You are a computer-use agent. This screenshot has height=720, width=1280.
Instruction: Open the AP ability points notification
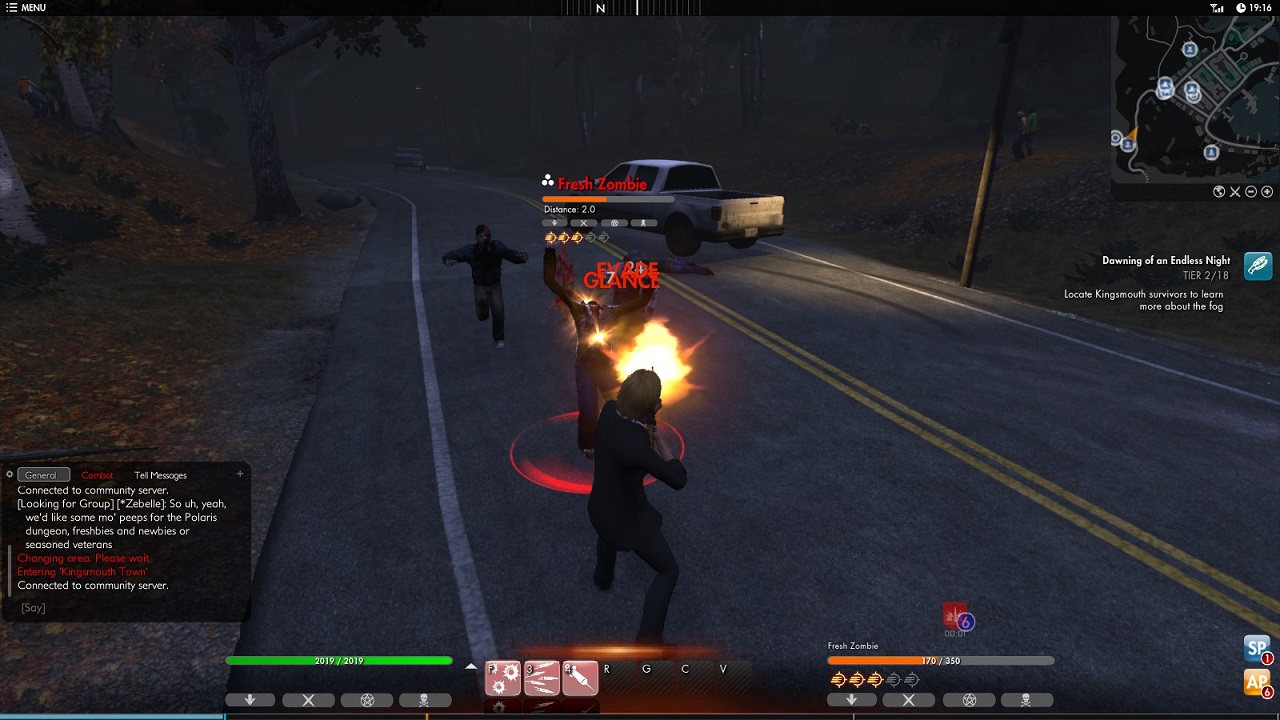[1257, 682]
